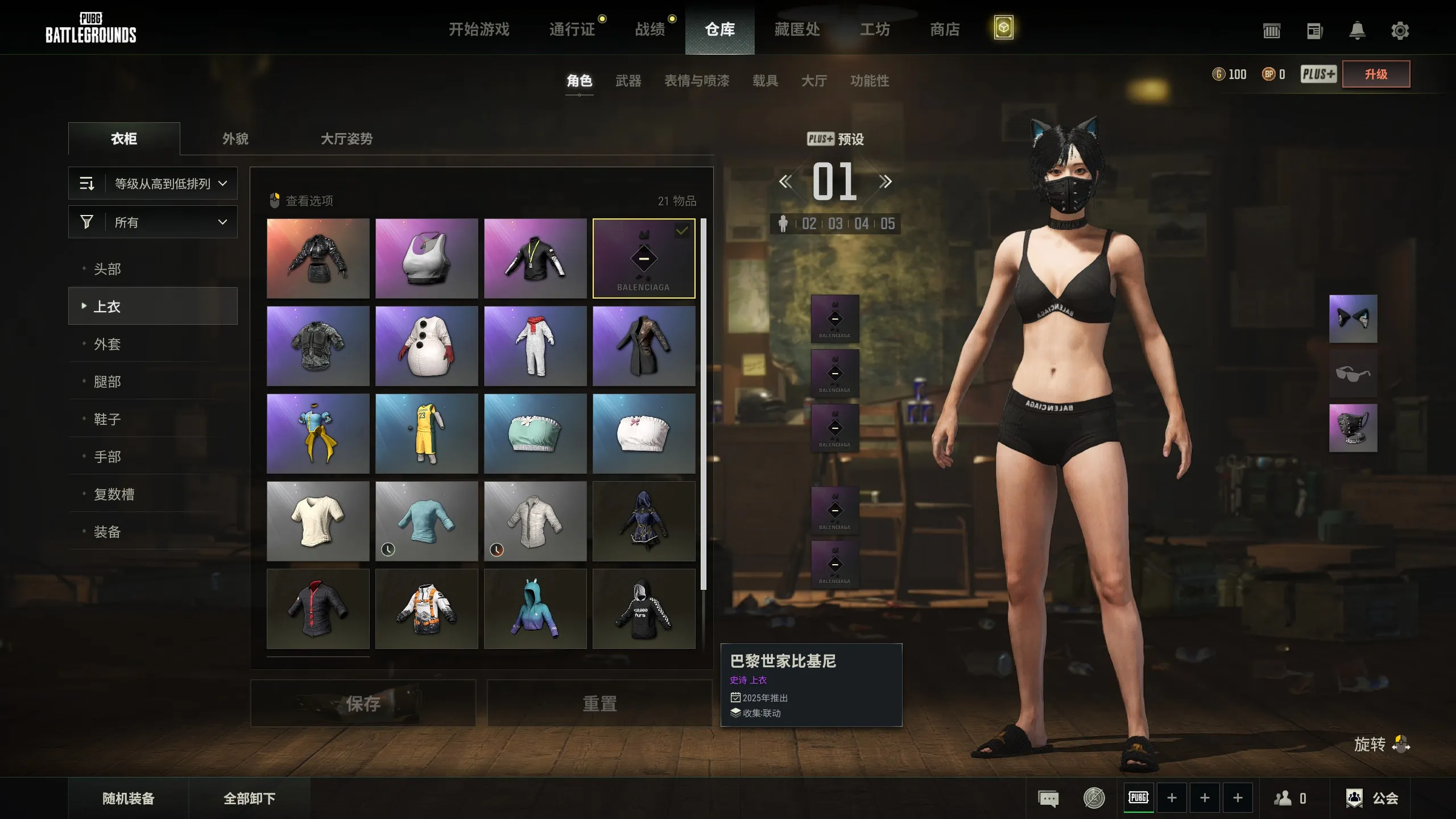The height and width of the screenshot is (819, 1456).
Task: Click the 全部卸下 unequip all button
Action: coord(249,799)
